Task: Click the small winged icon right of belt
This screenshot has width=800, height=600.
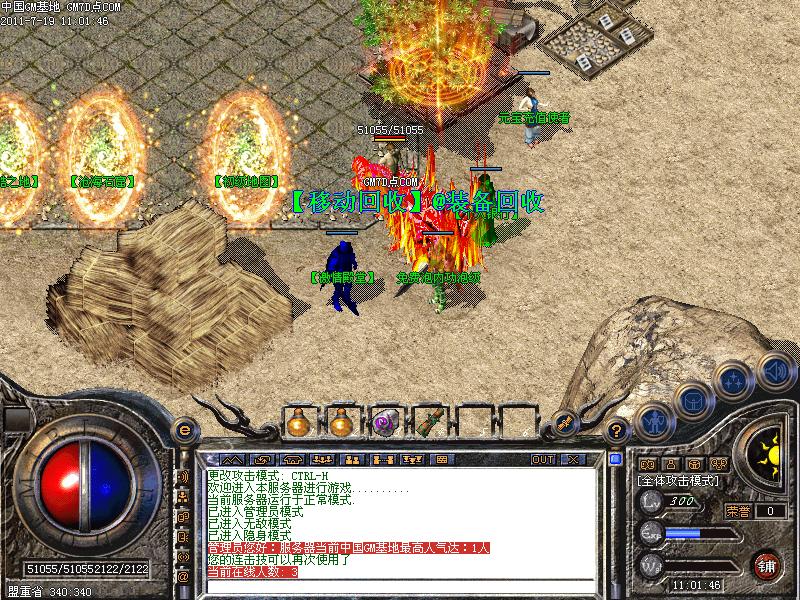Action: click(x=564, y=423)
